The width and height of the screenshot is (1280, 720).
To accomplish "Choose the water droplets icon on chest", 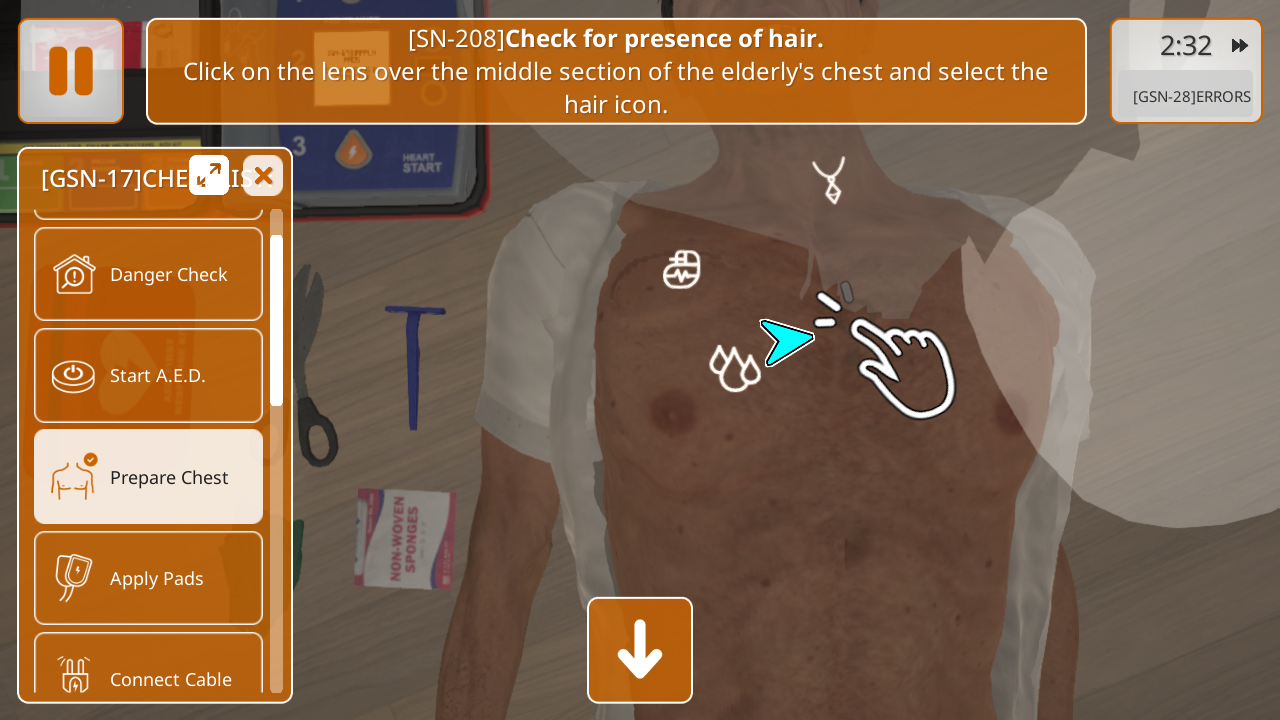I will pos(734,368).
